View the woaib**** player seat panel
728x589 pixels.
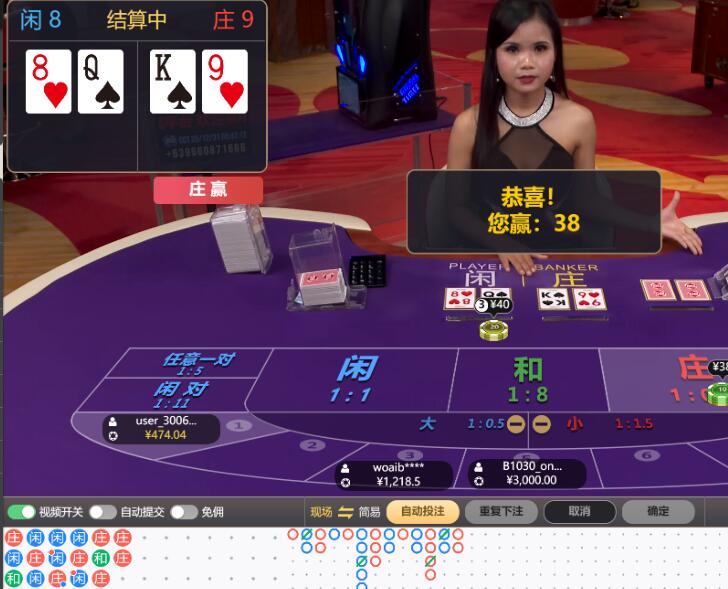[x=394, y=474]
